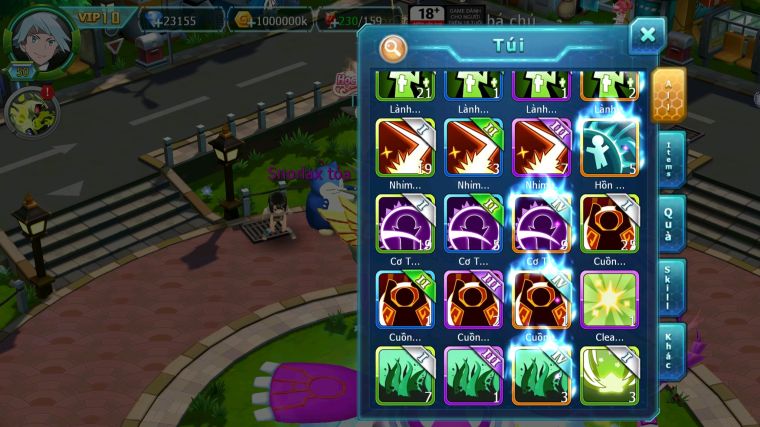Image resolution: width=760 pixels, height=427 pixels.
Task: Switch to the Quà tab
Action: coord(671,222)
